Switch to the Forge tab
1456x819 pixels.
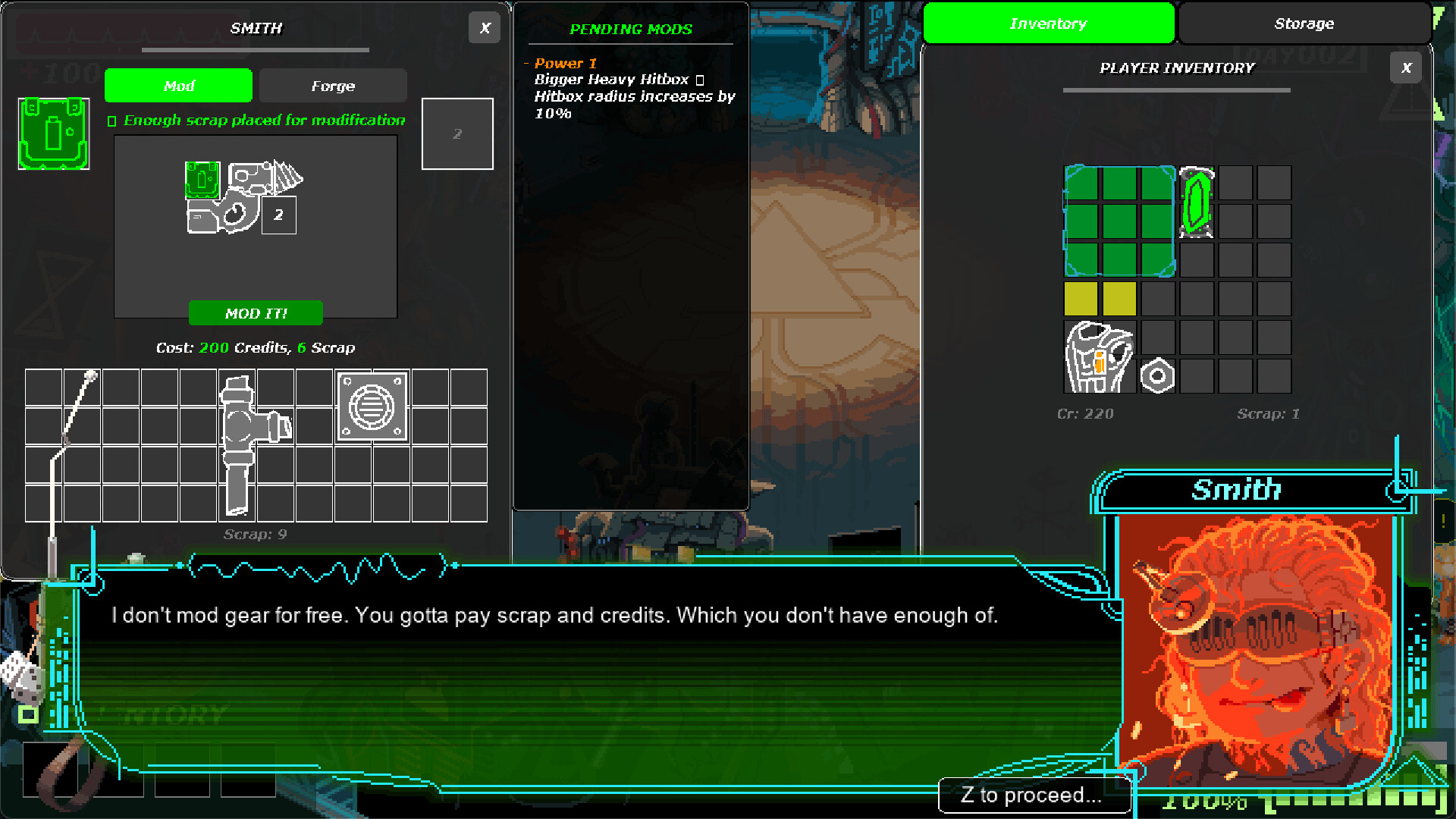point(332,86)
